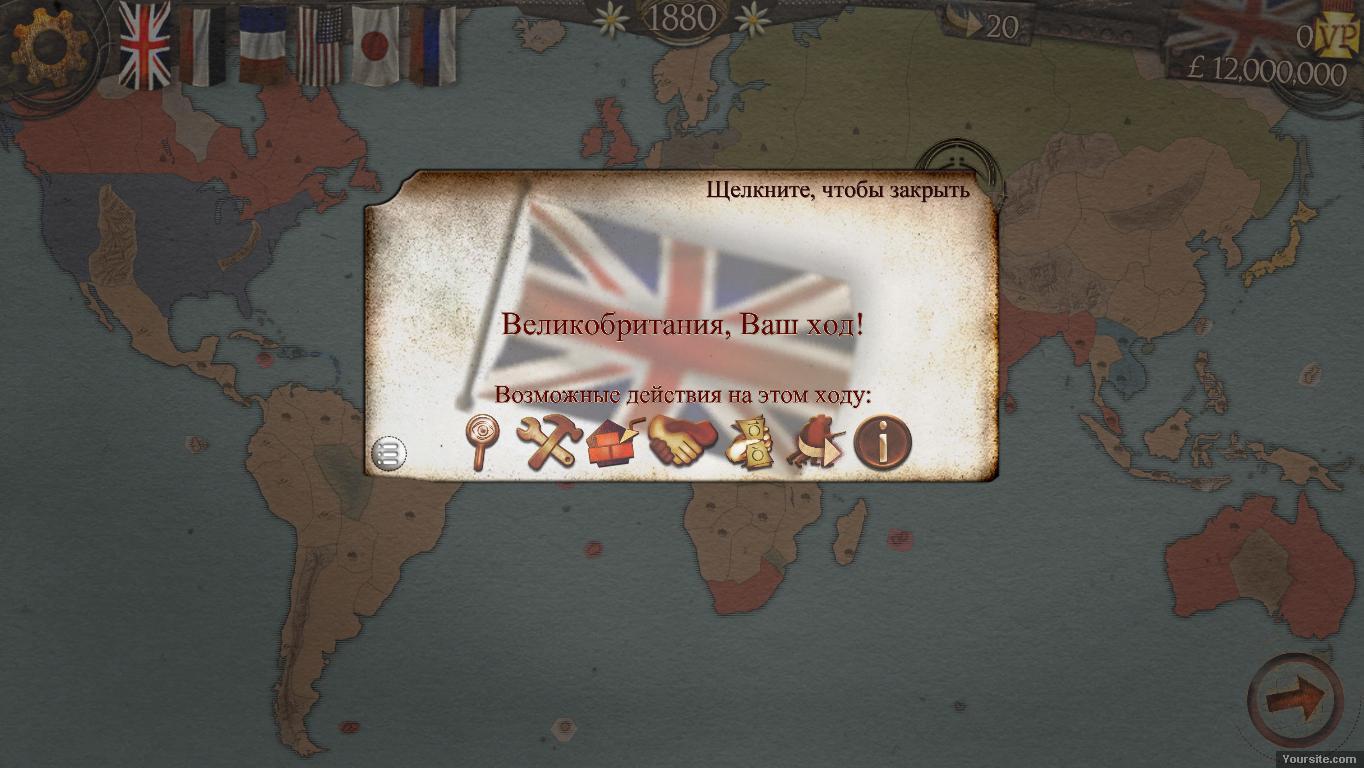Choose the French tricolor flag banner
Screen dimensions: 1364x768
pos(262,46)
